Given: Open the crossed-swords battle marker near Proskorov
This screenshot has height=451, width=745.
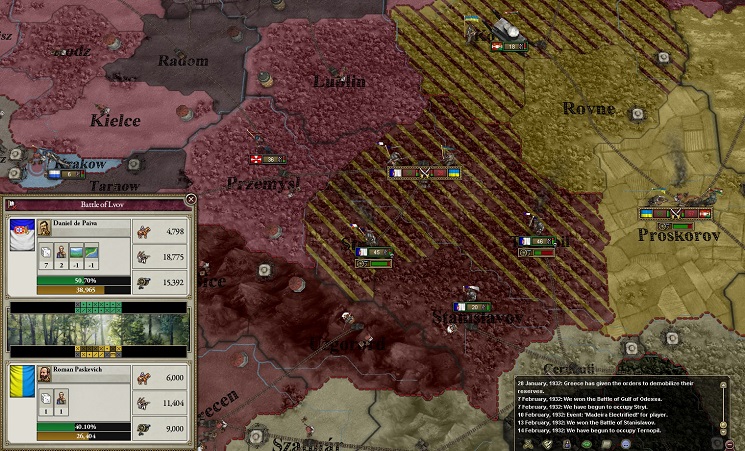Looking at the screenshot, I should 675,213.
